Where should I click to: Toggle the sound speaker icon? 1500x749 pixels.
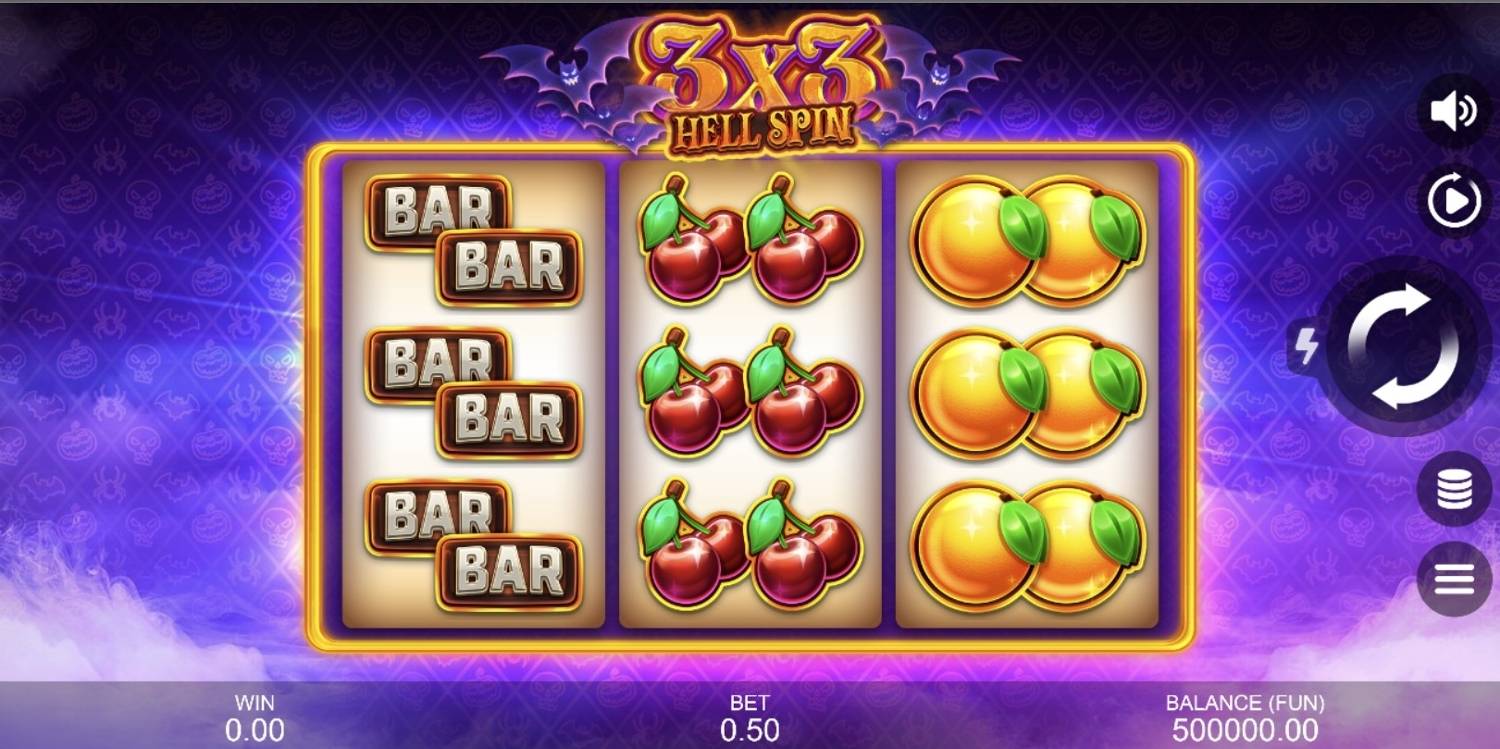pos(1454,111)
